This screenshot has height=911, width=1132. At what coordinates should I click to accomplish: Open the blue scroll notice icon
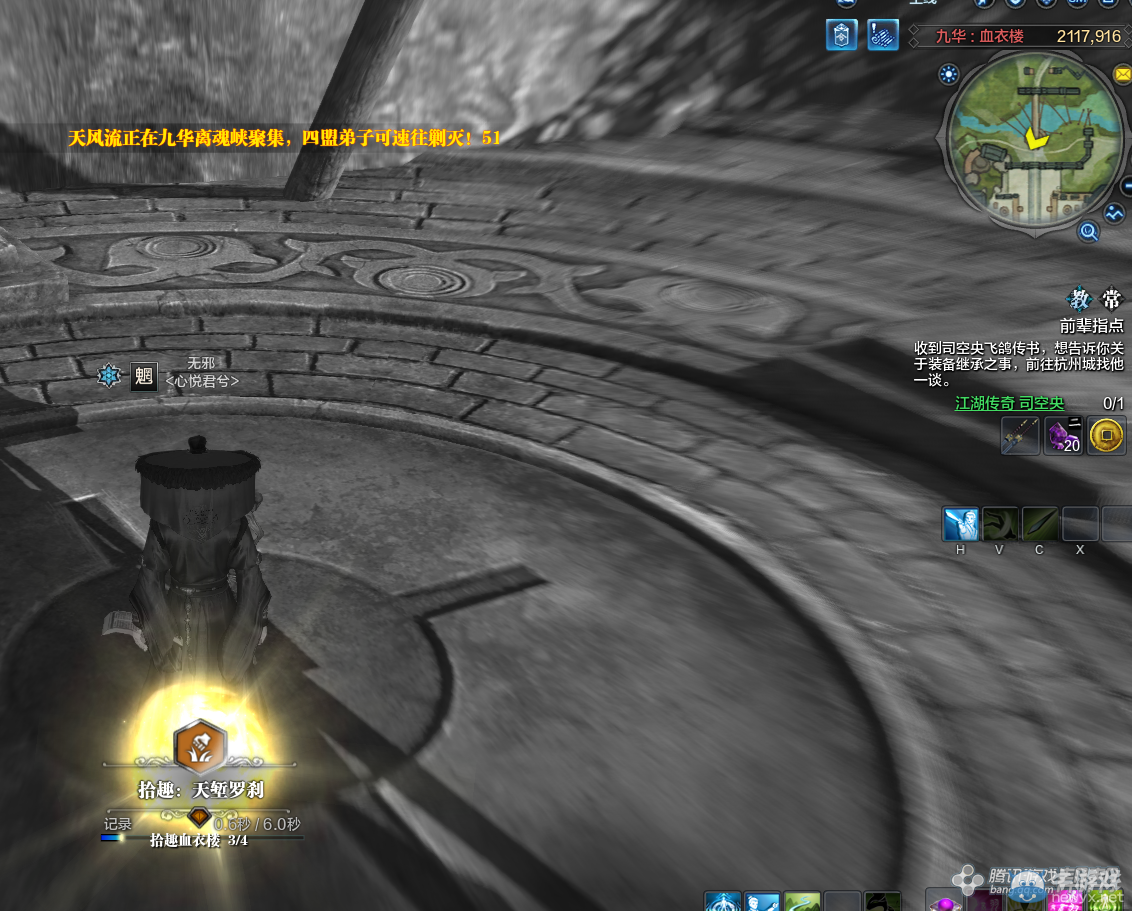(882, 35)
